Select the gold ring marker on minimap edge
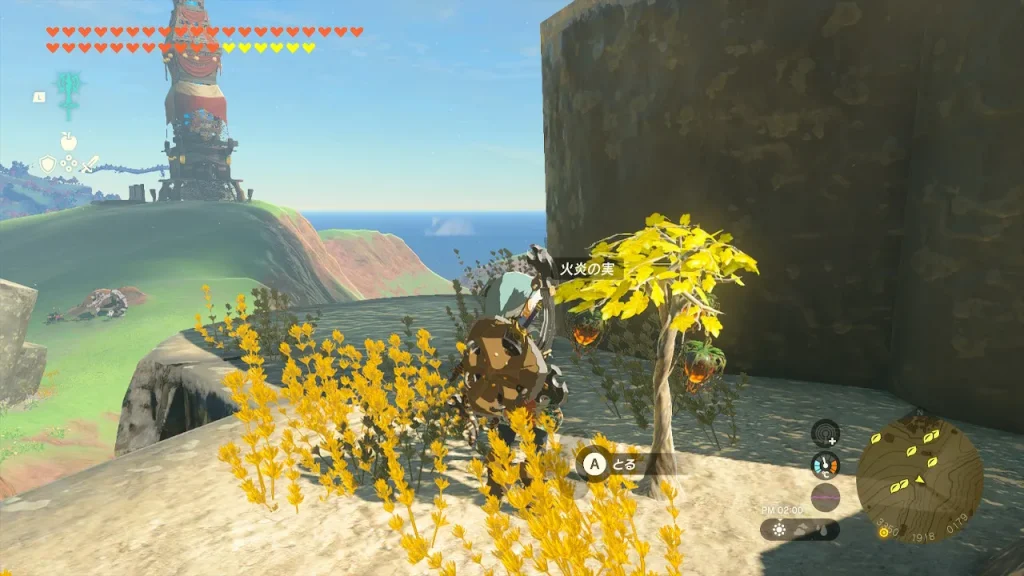The width and height of the screenshot is (1024, 576). coord(884,531)
